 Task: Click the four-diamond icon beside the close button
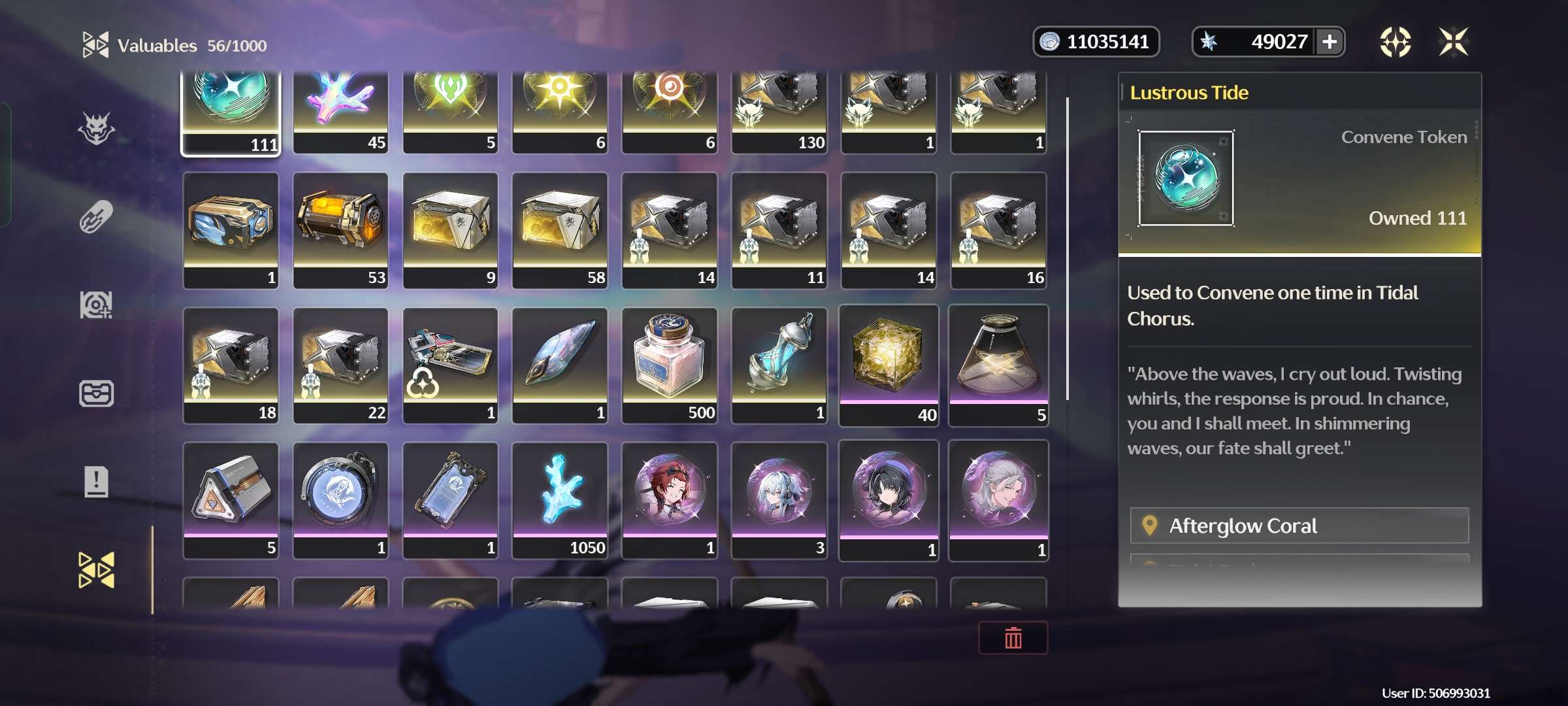click(x=1395, y=42)
